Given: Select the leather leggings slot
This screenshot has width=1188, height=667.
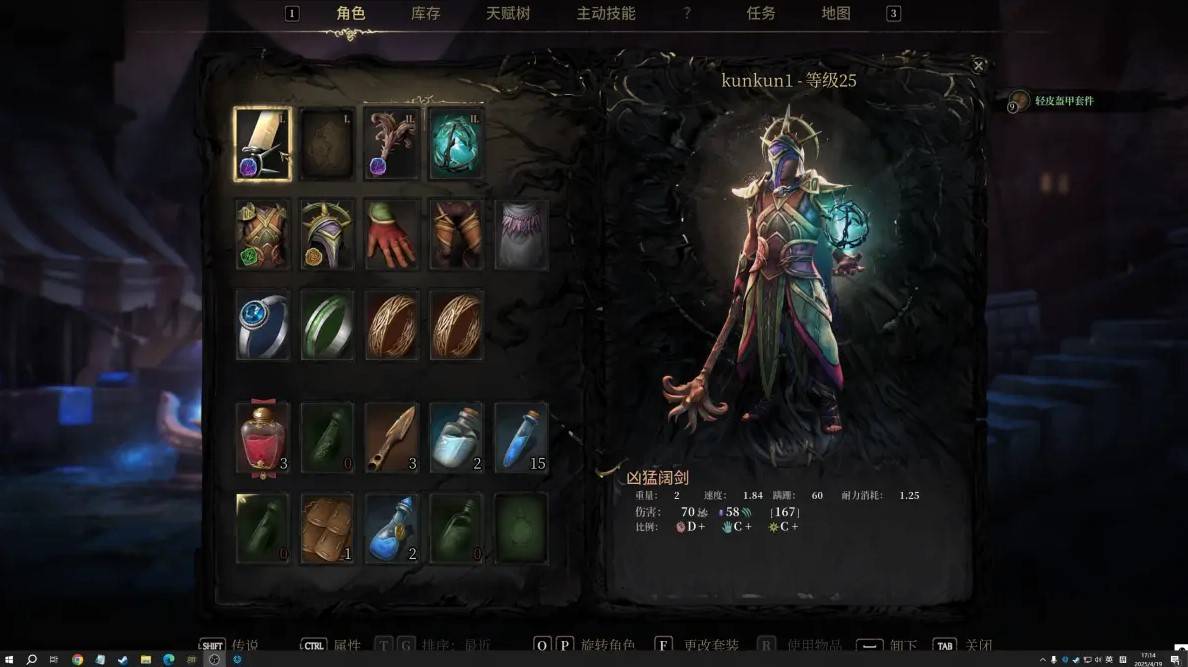Looking at the screenshot, I should (456, 234).
